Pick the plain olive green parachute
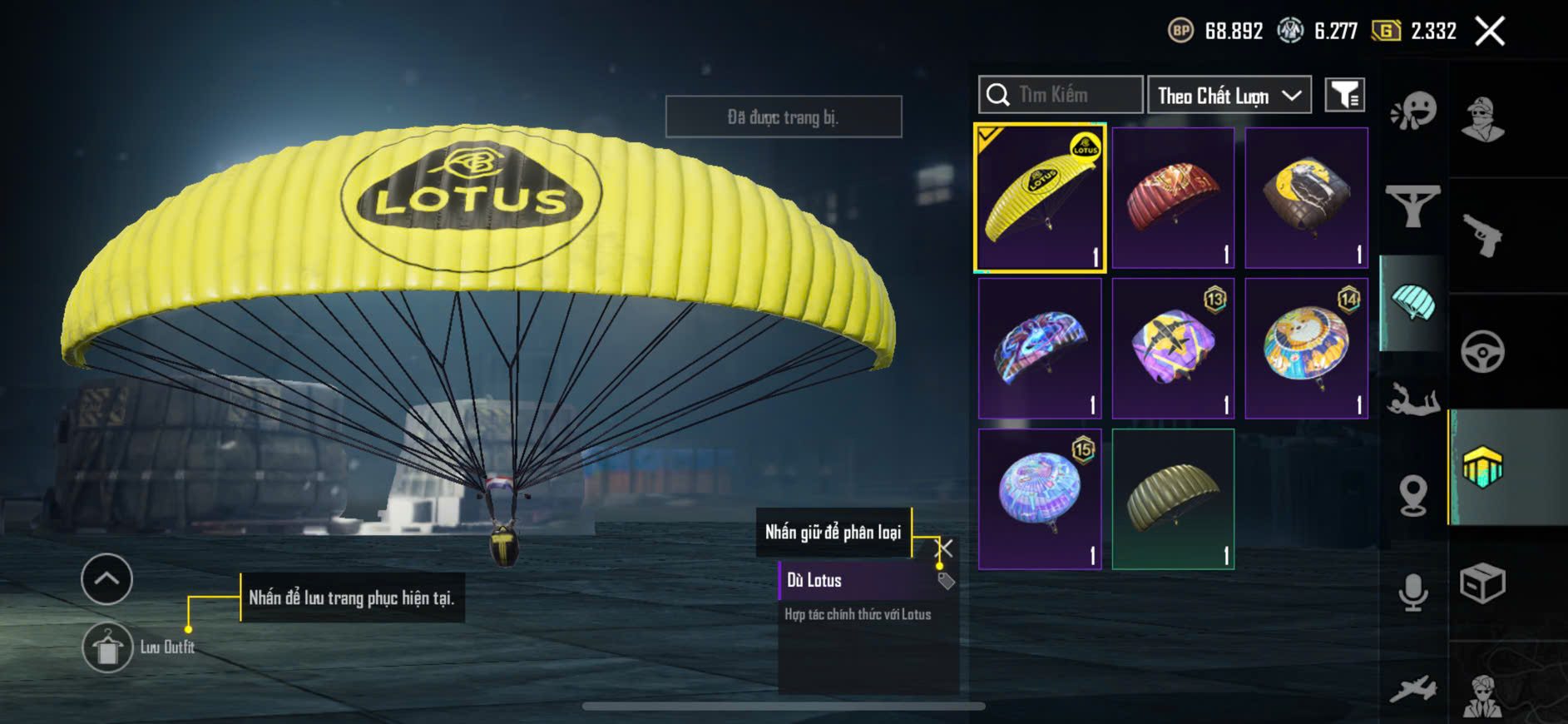The image size is (1568, 724). tap(1173, 499)
